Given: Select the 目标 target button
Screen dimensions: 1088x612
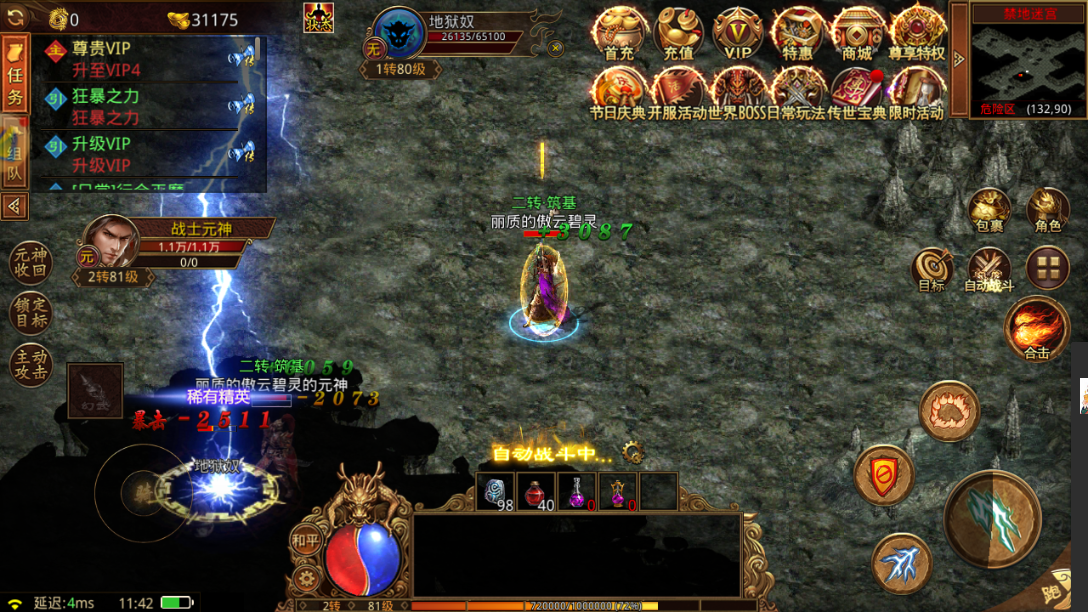Looking at the screenshot, I should click(x=931, y=271).
